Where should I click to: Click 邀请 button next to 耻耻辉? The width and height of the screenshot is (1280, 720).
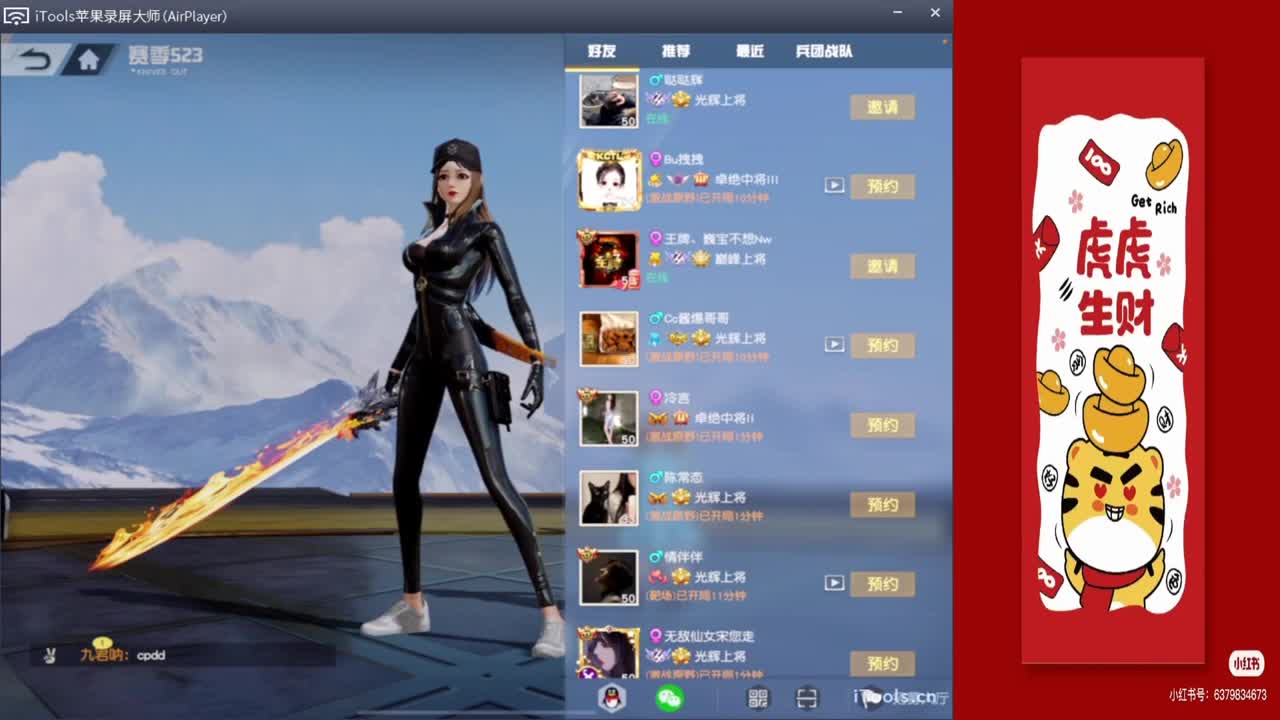(882, 107)
